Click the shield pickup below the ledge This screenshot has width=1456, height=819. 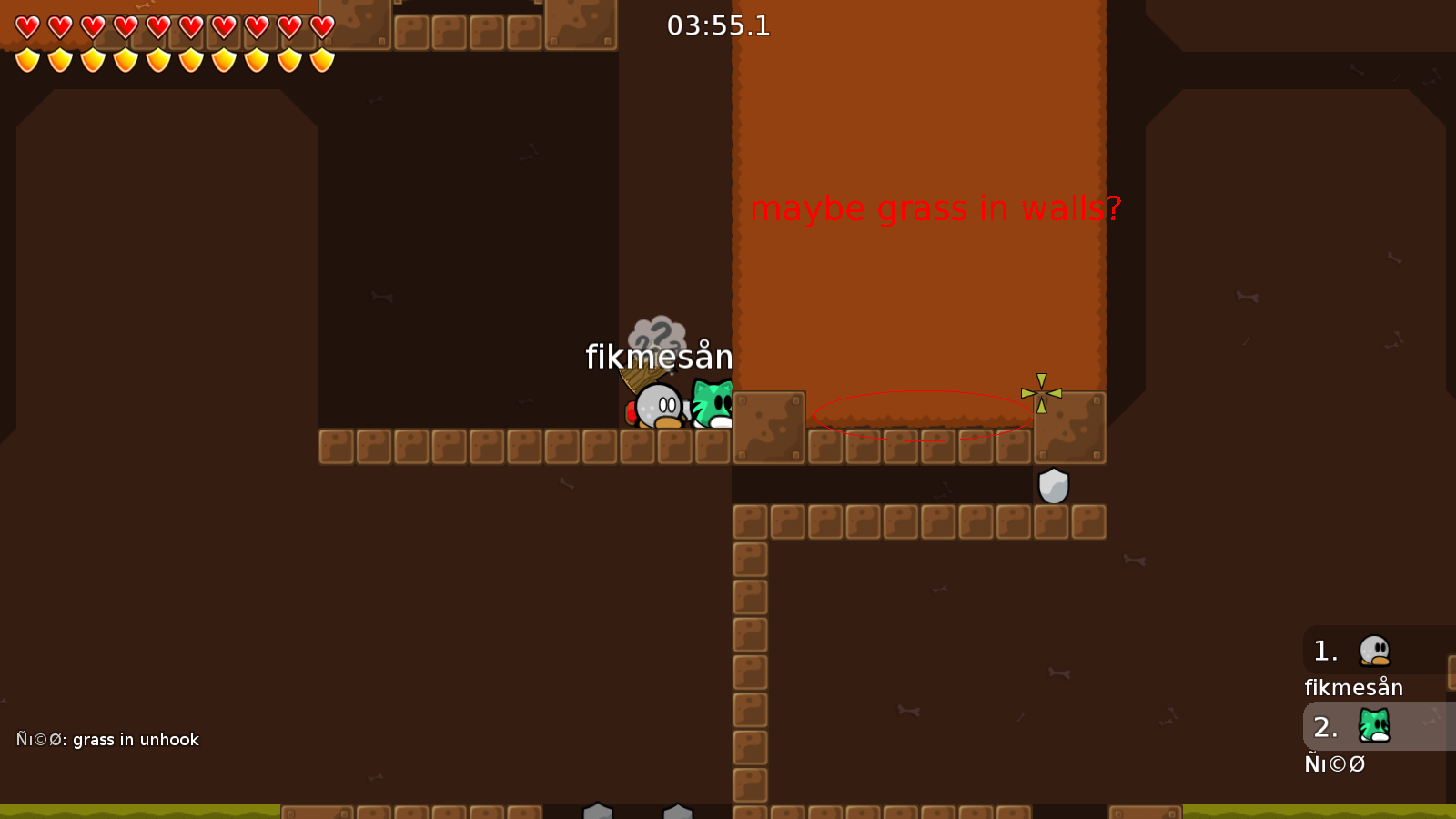[x=1053, y=486]
